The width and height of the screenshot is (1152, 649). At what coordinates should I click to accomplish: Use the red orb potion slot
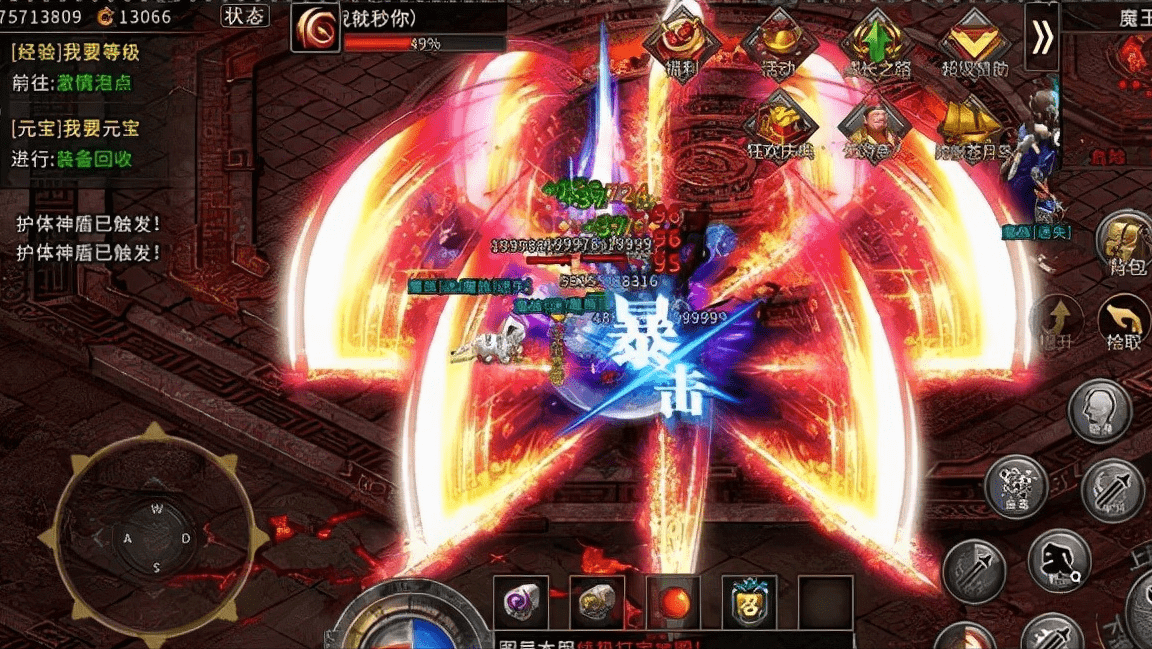(673, 602)
